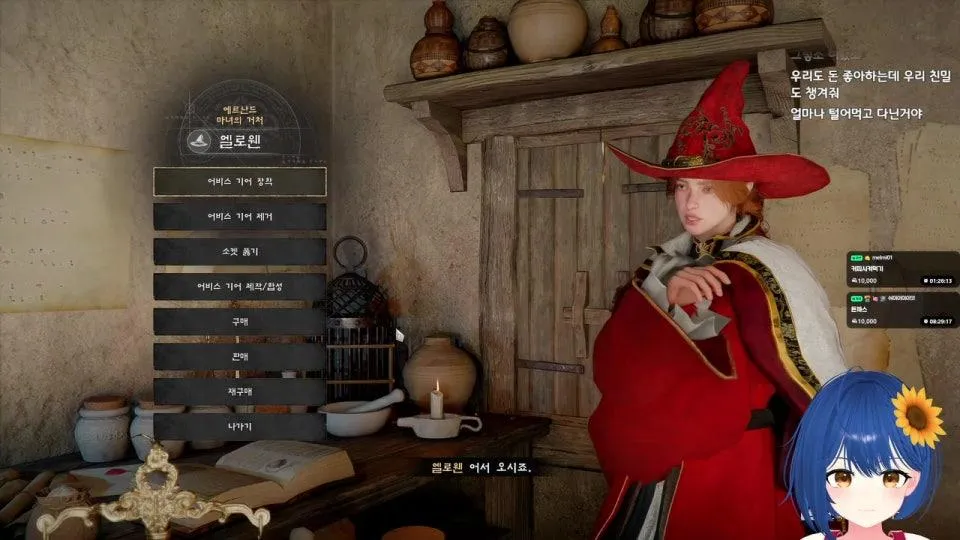Click the 판패스 donation mission card
Viewport: 960px width, 540px height.
[902, 309]
